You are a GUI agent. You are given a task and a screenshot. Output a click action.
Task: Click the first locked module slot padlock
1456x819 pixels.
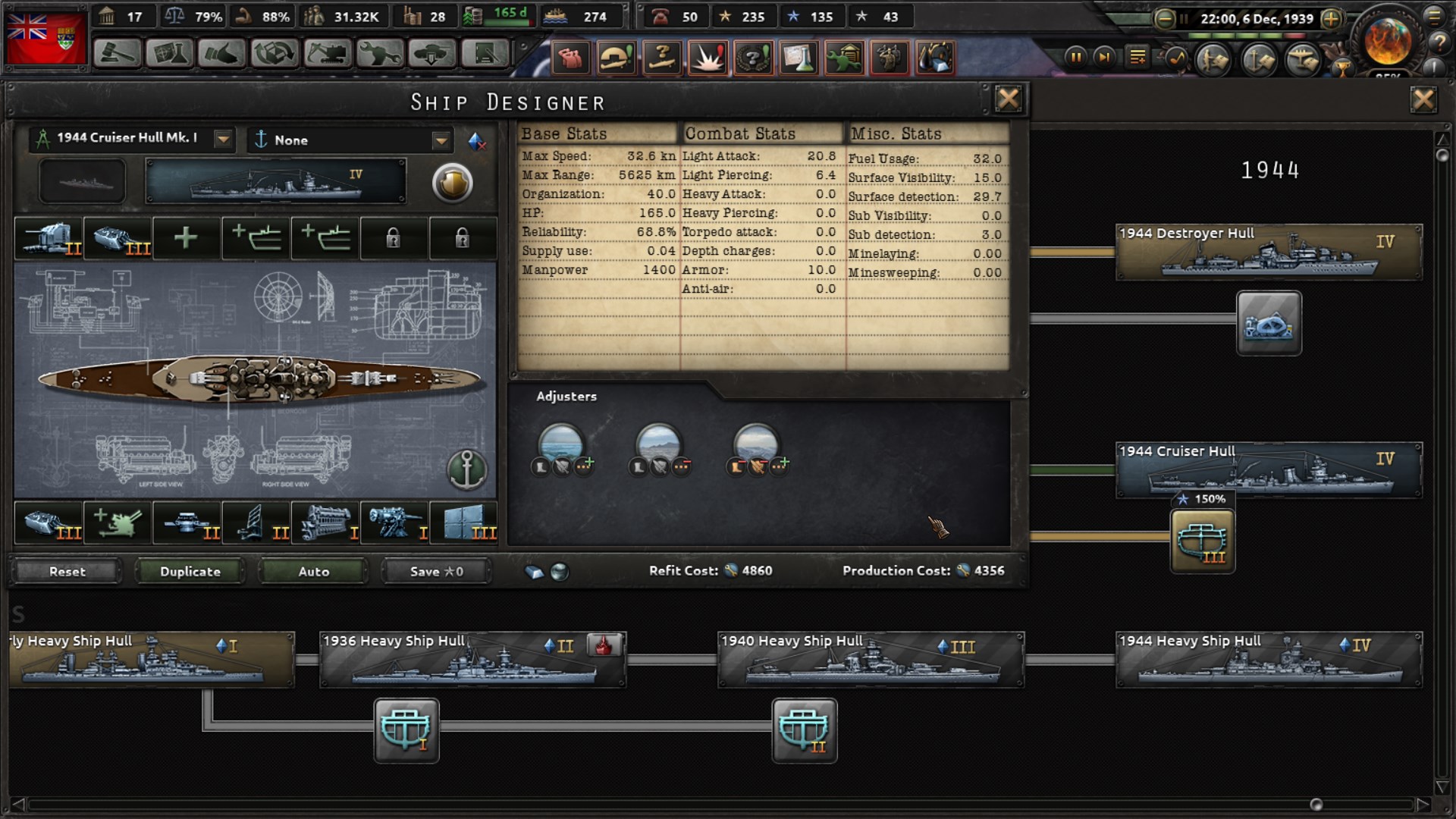394,237
